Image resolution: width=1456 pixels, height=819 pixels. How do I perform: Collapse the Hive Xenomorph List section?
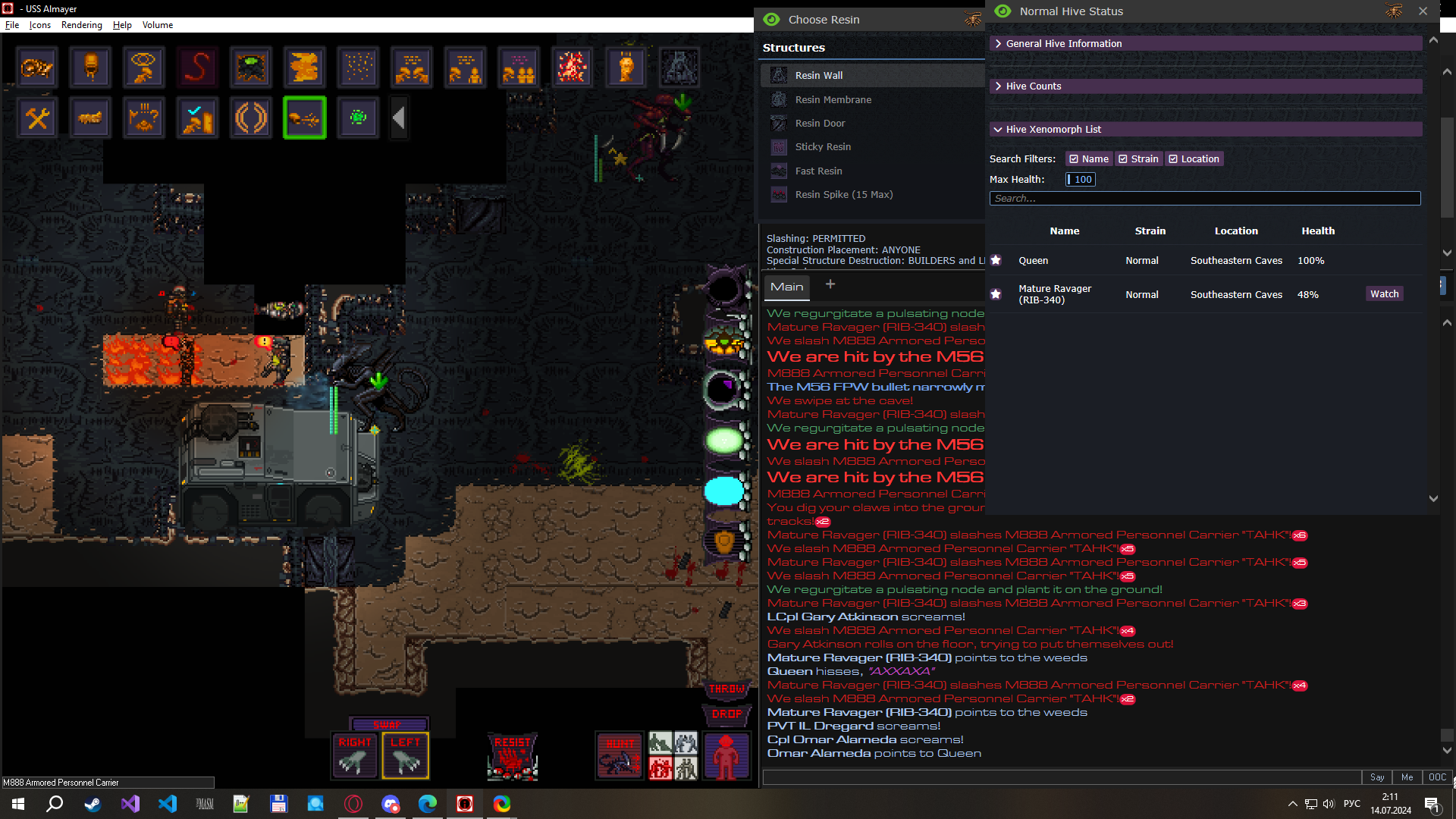tap(1053, 130)
